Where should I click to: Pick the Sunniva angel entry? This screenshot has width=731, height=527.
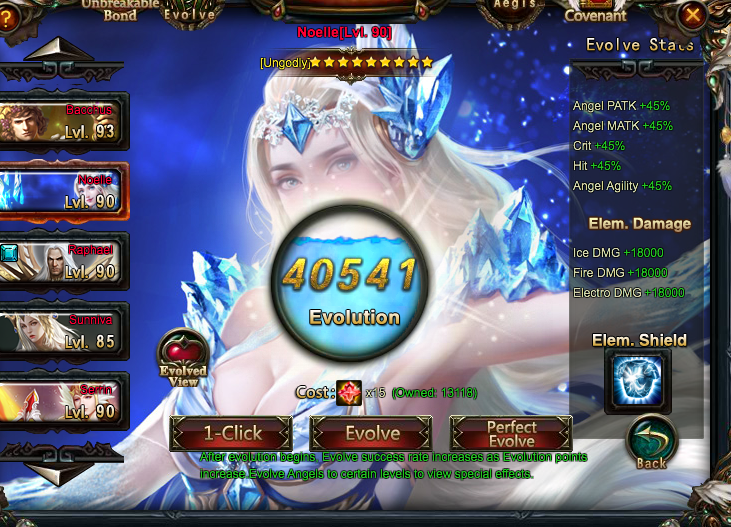(x=63, y=331)
